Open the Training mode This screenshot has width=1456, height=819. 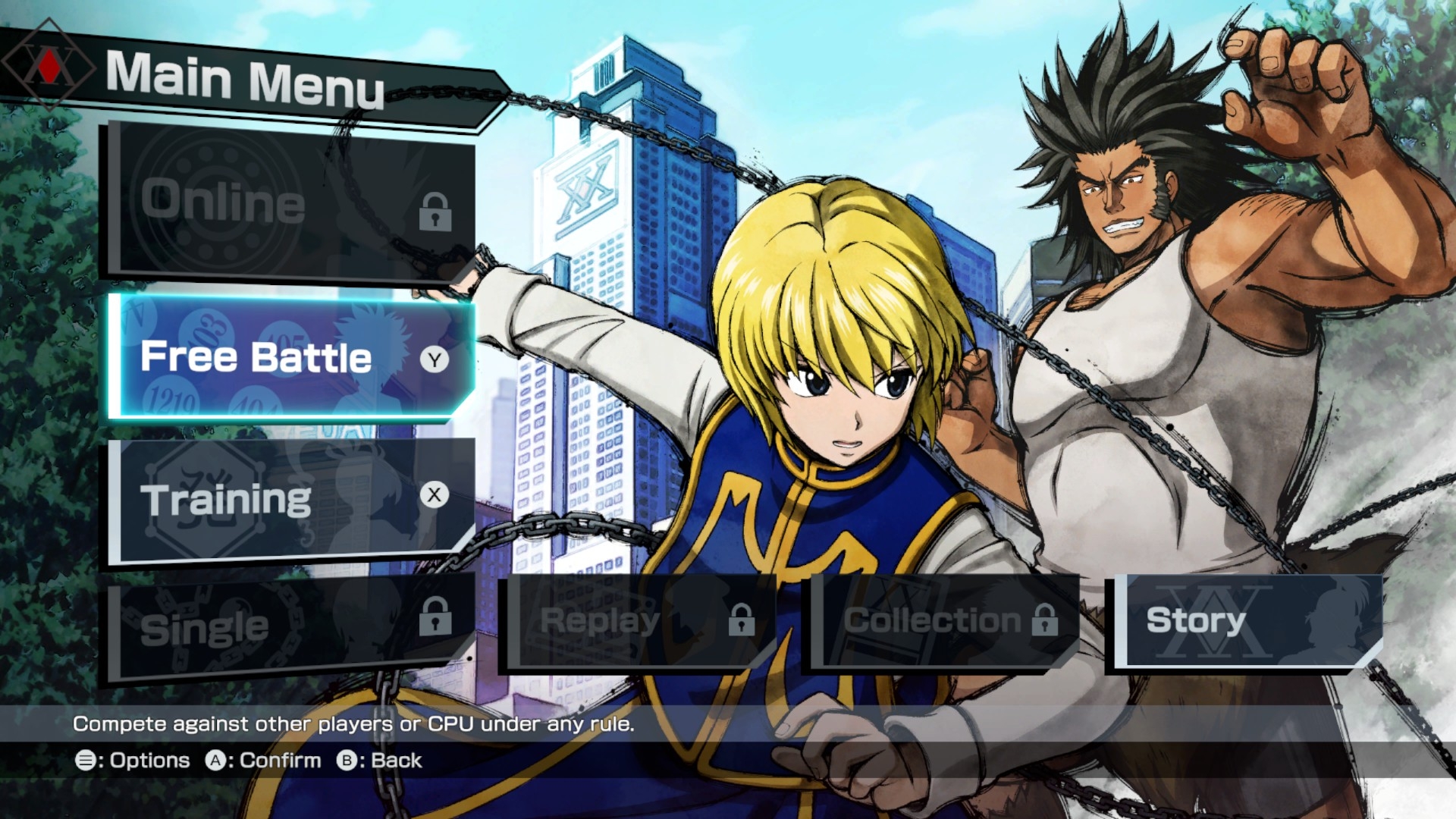(x=292, y=500)
